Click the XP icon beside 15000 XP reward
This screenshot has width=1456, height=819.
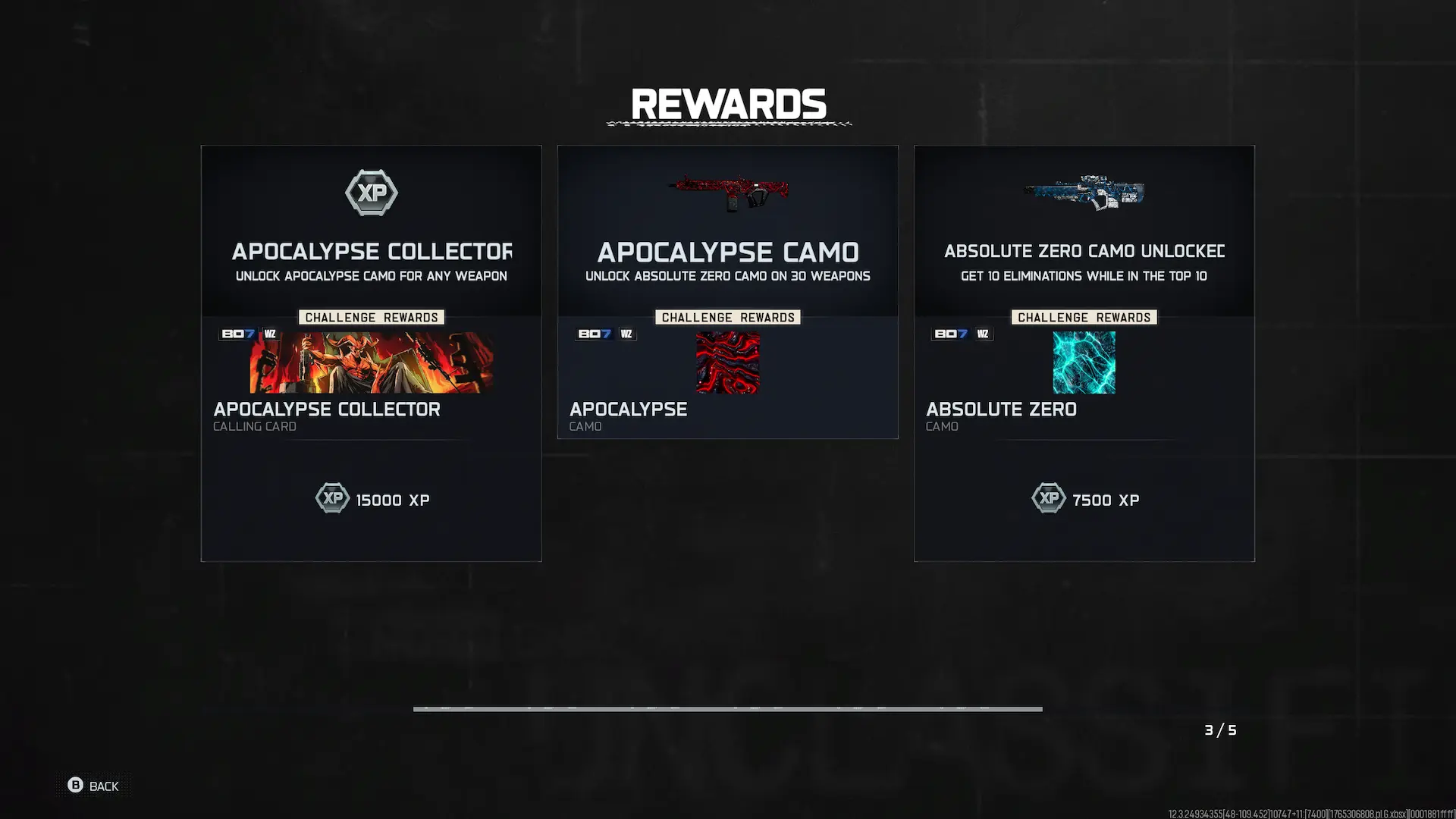[331, 498]
